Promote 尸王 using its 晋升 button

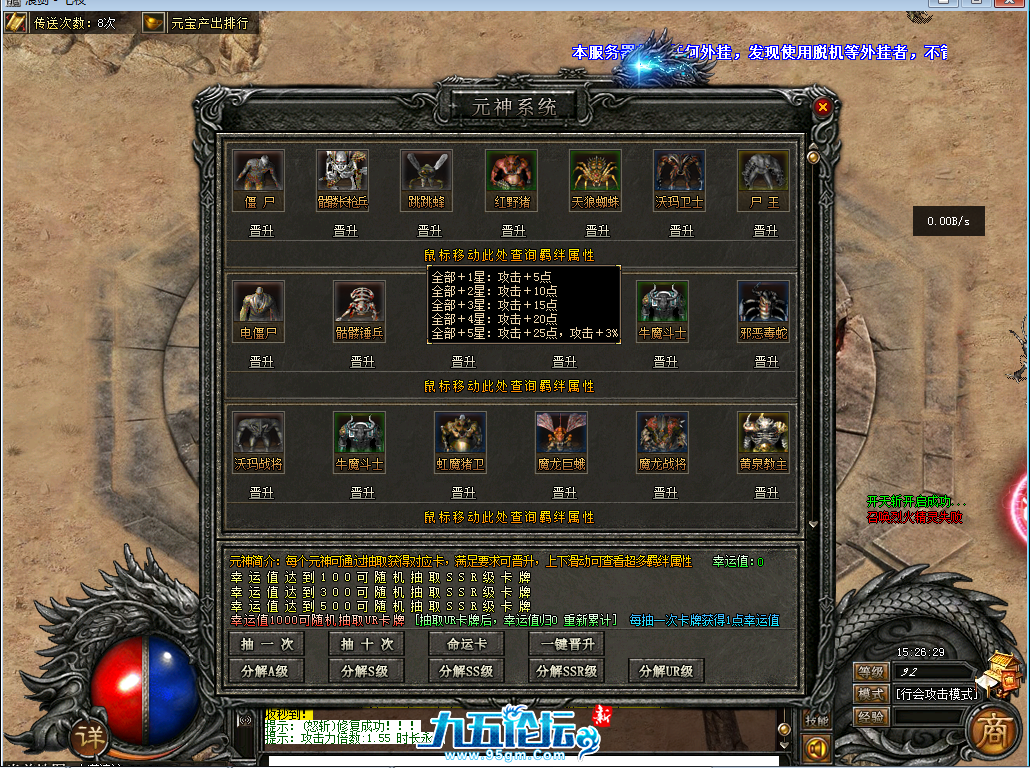point(765,231)
